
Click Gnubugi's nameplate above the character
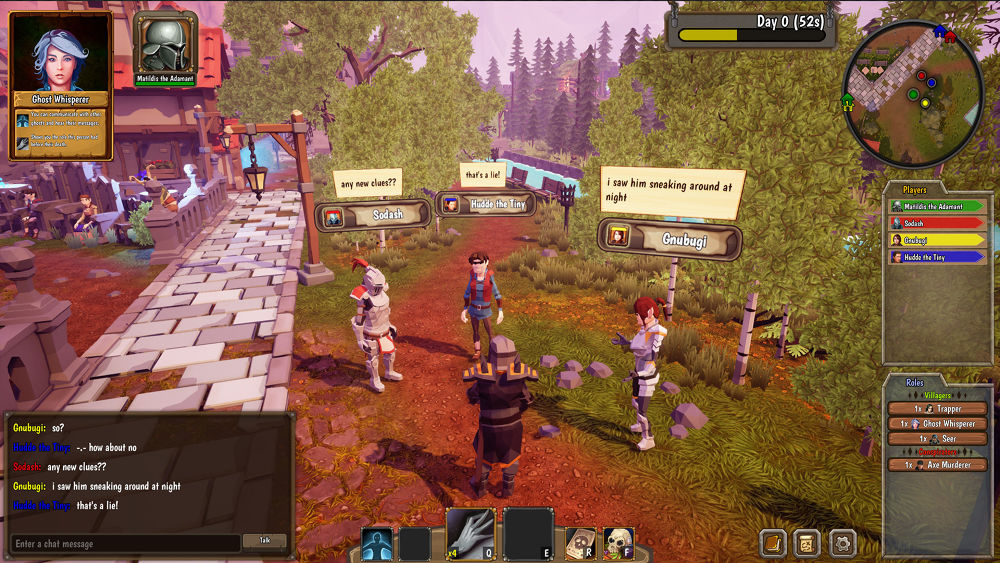pos(670,239)
